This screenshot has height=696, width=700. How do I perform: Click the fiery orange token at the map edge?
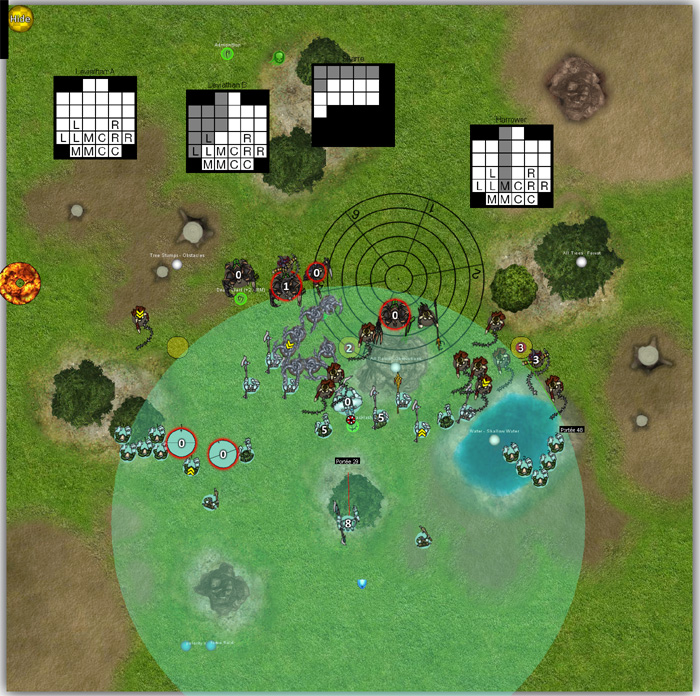tap(18, 284)
